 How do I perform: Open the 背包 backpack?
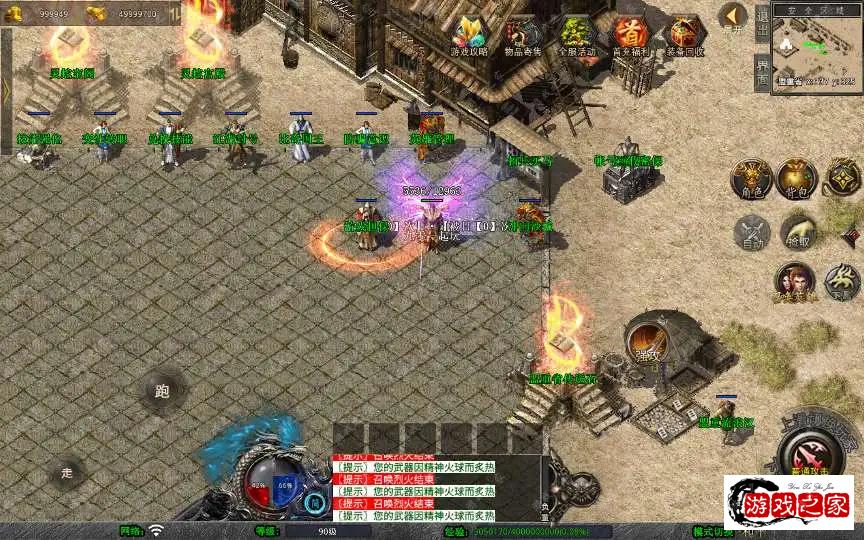click(x=797, y=178)
